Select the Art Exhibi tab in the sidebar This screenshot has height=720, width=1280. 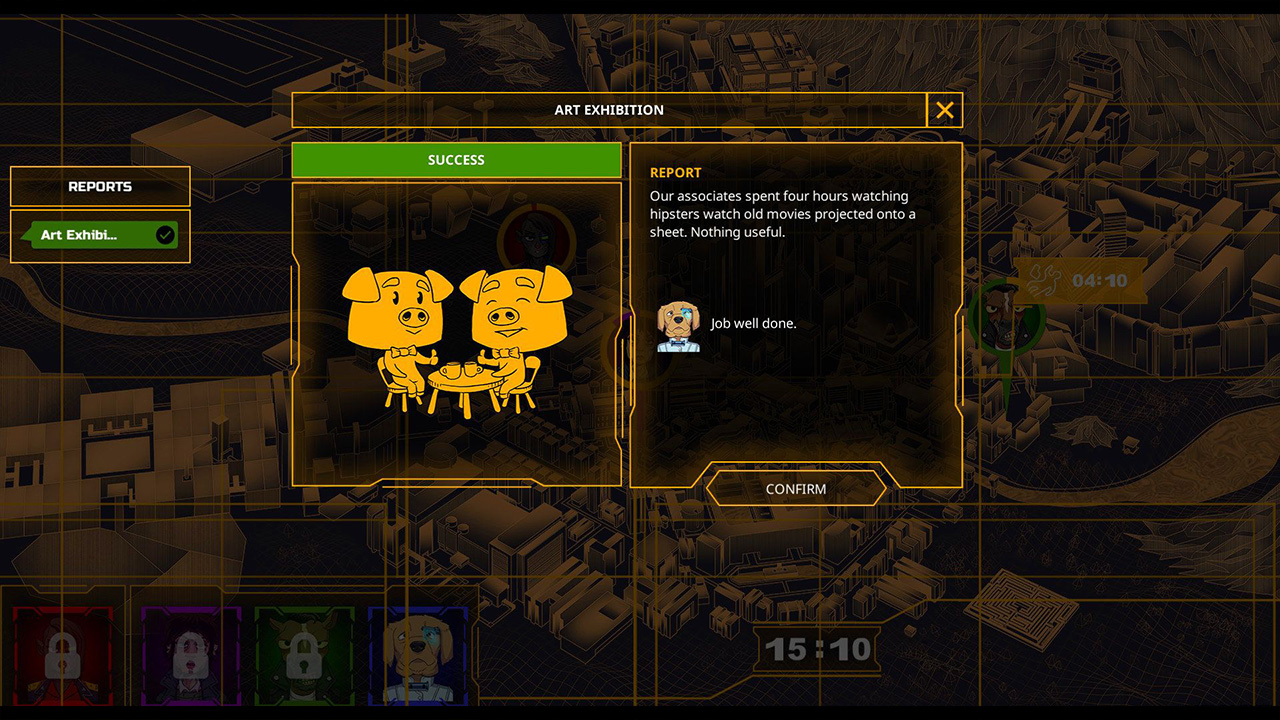(95, 235)
